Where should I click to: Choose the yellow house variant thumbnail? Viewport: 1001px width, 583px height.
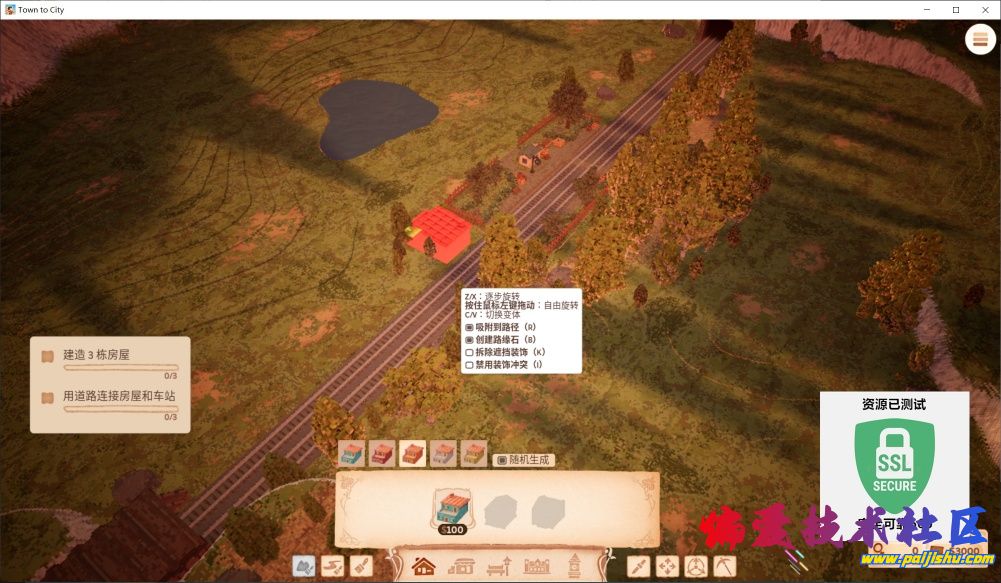(474, 454)
